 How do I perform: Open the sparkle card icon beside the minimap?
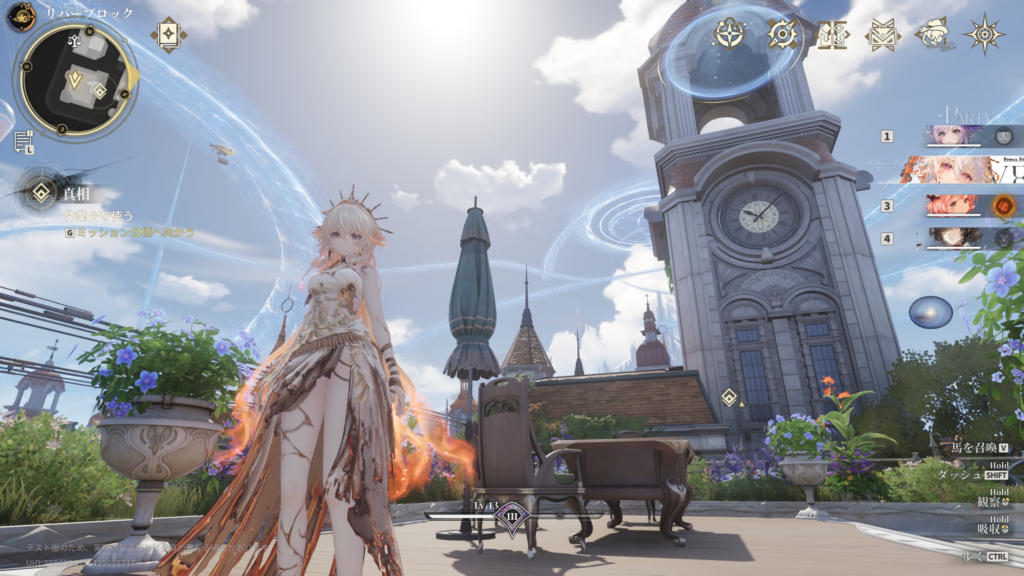pyautogui.click(x=168, y=34)
